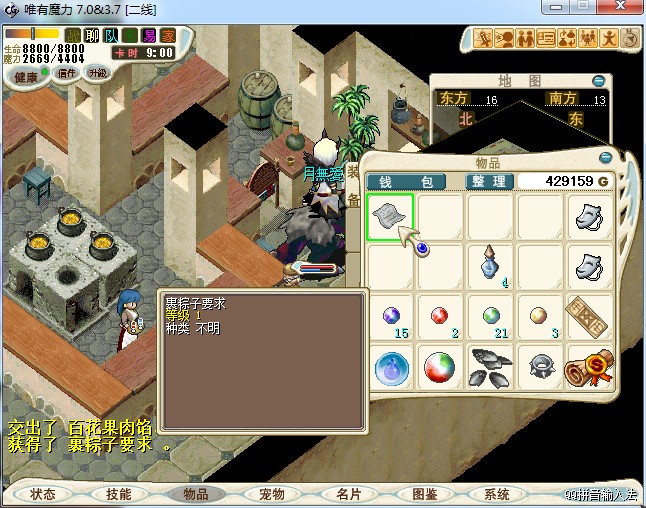Open the 系统 system menu
646x508 pixels.
pos(497,494)
